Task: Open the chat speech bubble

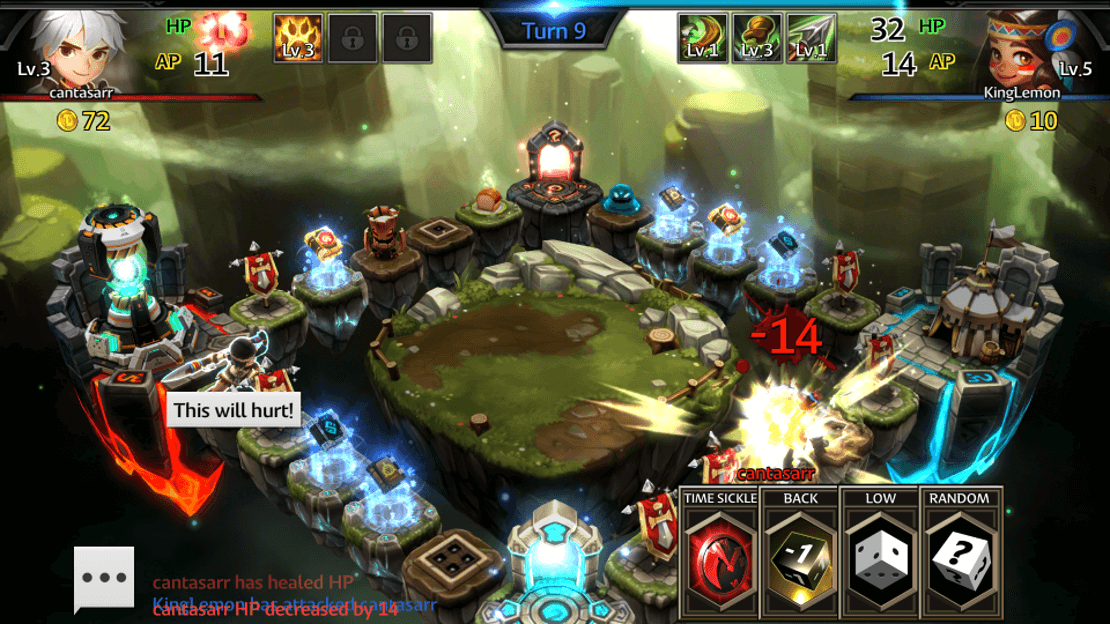Action: coord(104,579)
